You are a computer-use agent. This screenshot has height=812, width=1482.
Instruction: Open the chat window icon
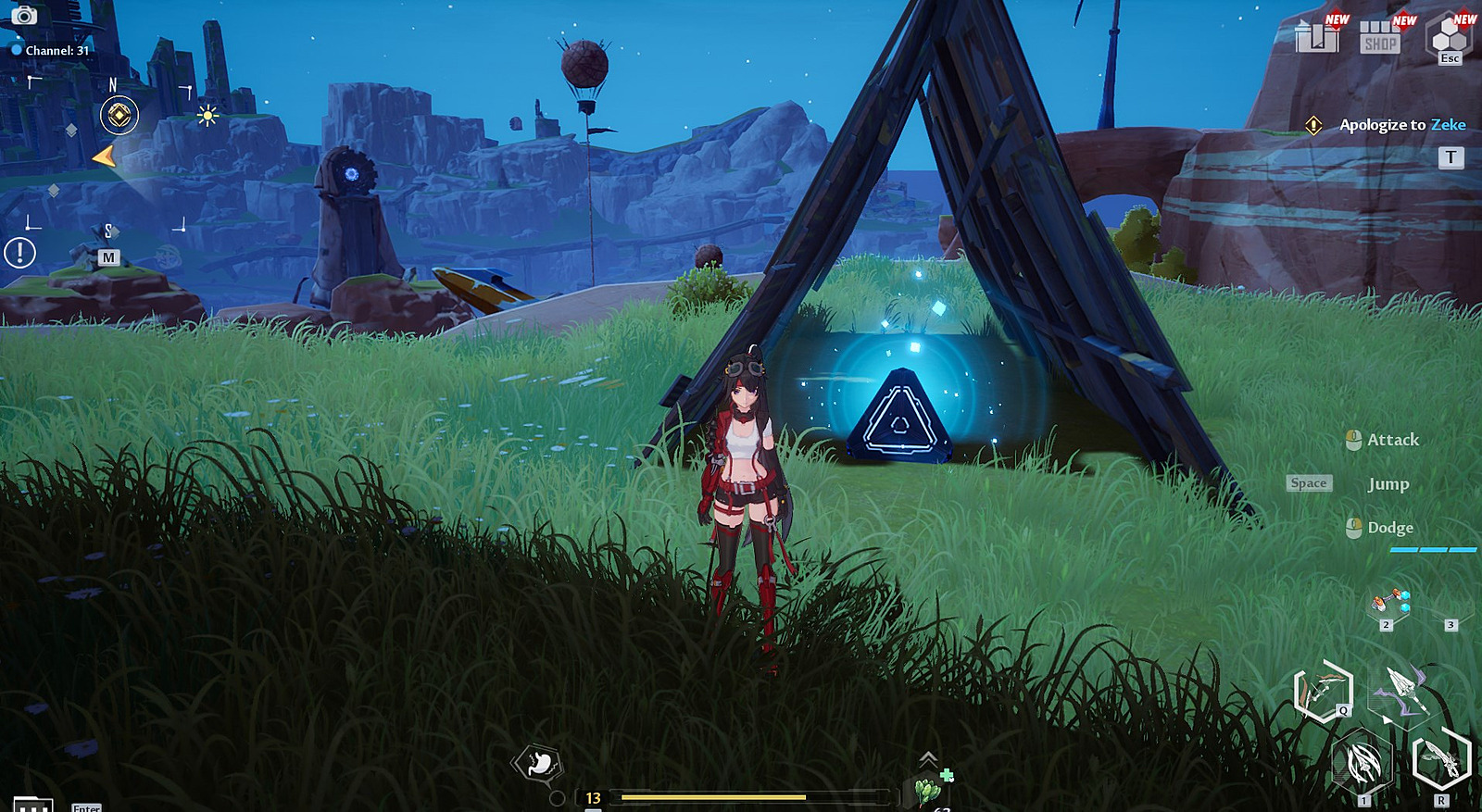(x=32, y=805)
